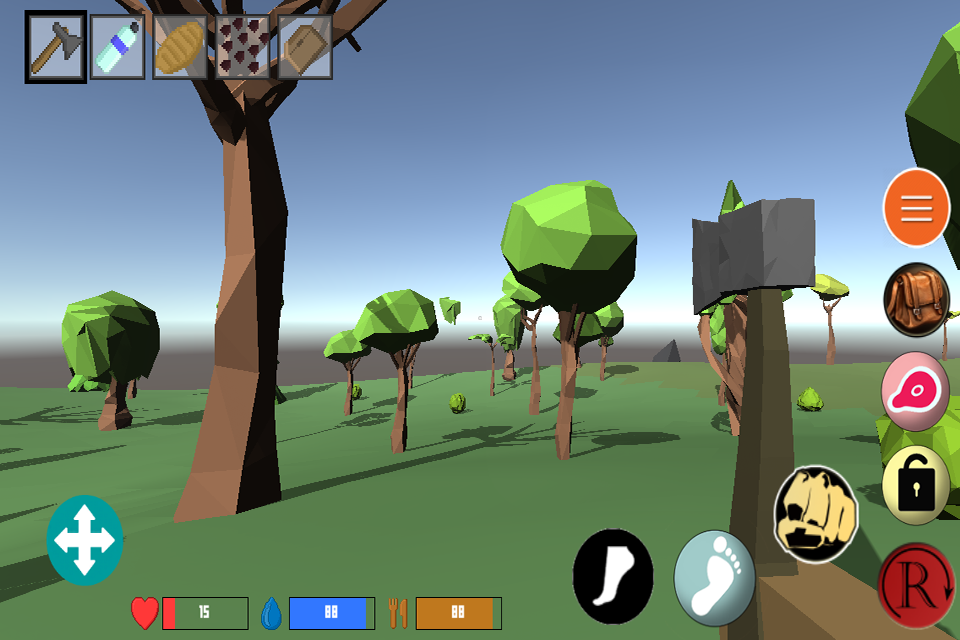960x640 pixels.
Task: Punch with the fist attack button
Action: [x=816, y=513]
